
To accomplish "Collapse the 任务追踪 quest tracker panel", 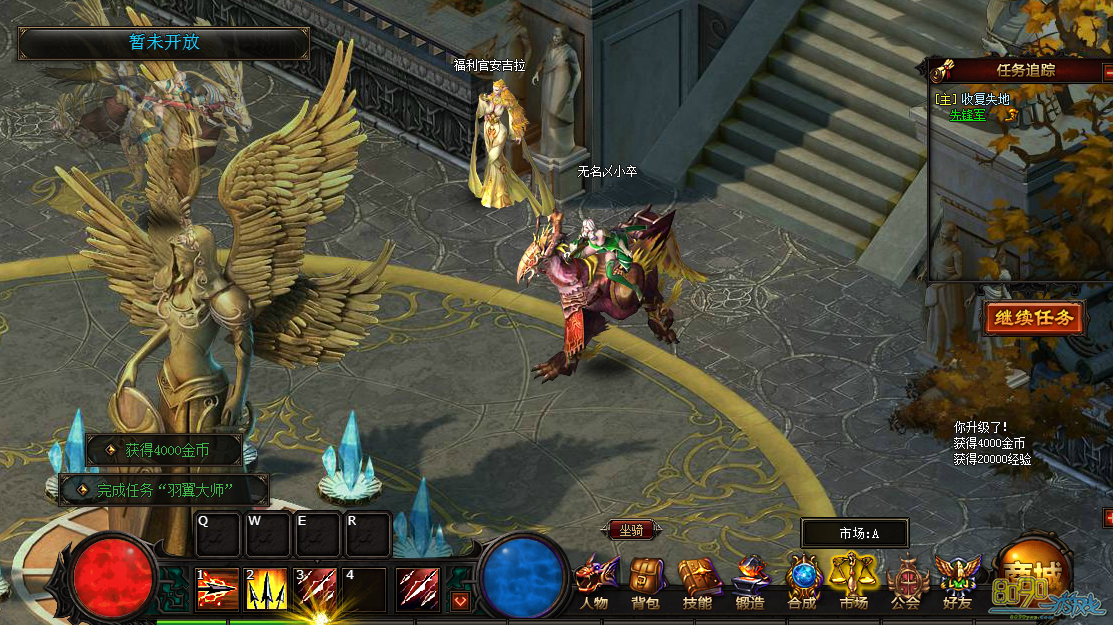I will [1107, 72].
